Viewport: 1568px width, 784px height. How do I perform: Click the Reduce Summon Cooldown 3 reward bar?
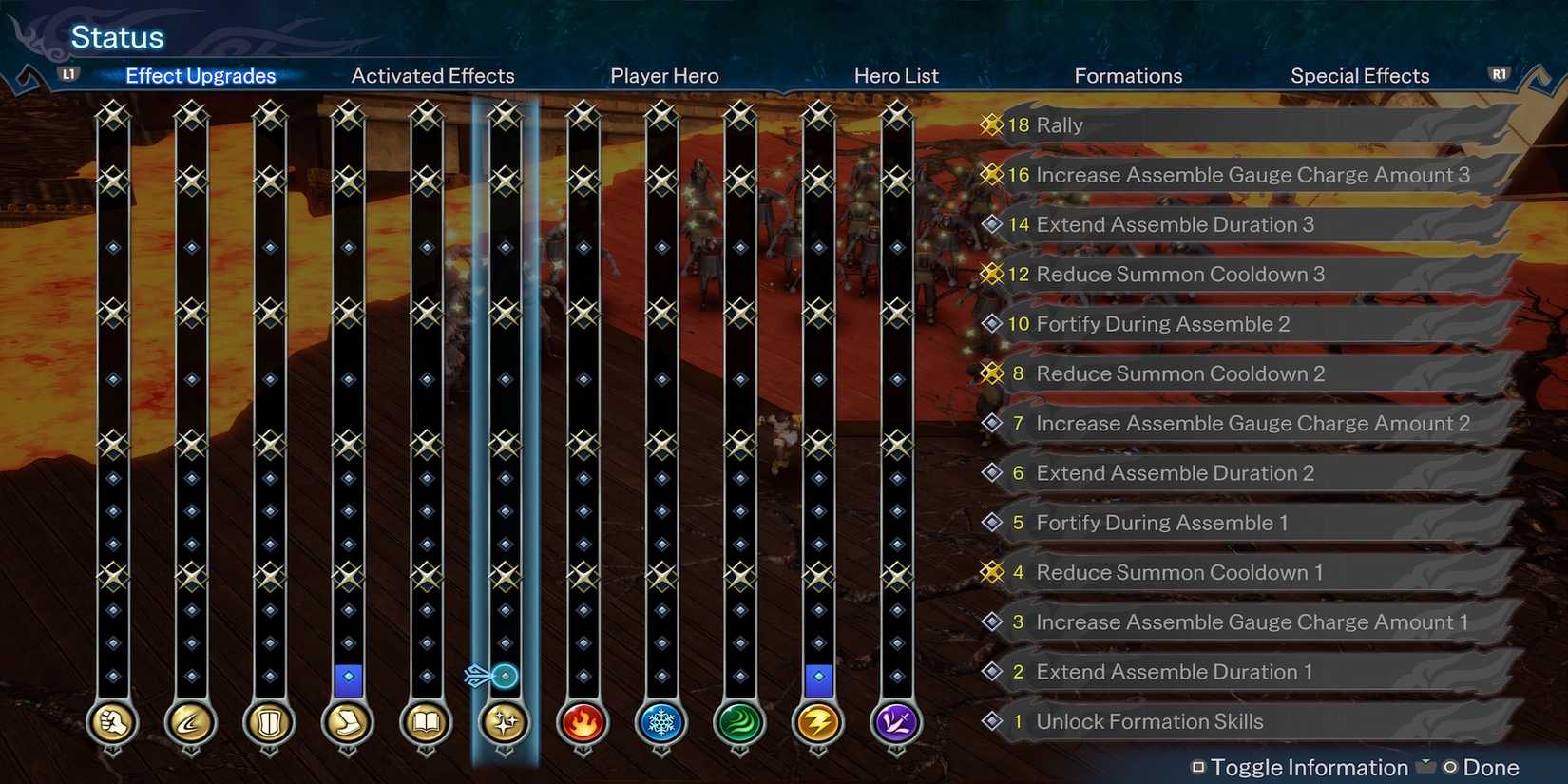click(x=1235, y=274)
